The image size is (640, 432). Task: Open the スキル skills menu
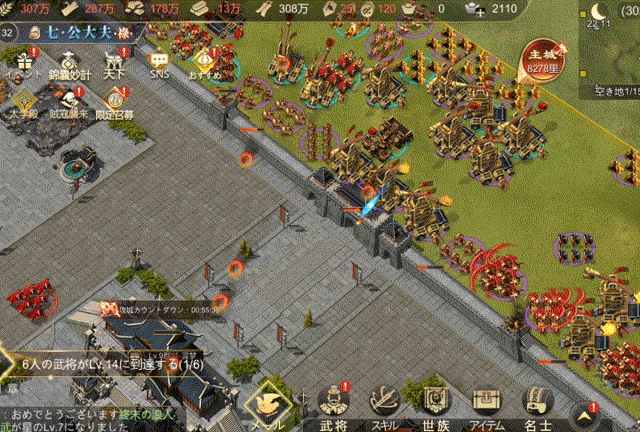pos(385,405)
